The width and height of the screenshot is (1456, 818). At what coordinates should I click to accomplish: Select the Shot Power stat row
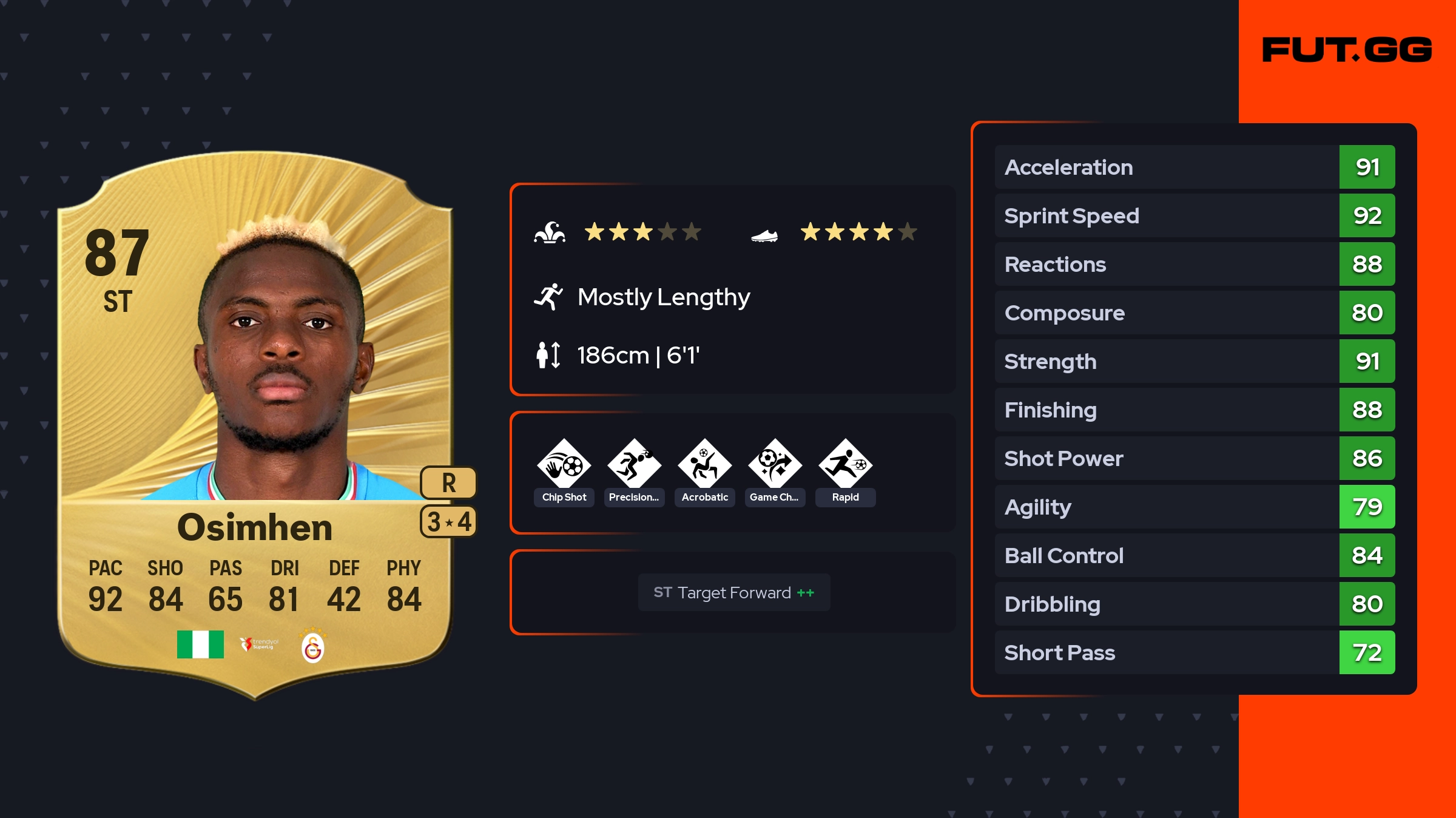coord(1194,458)
